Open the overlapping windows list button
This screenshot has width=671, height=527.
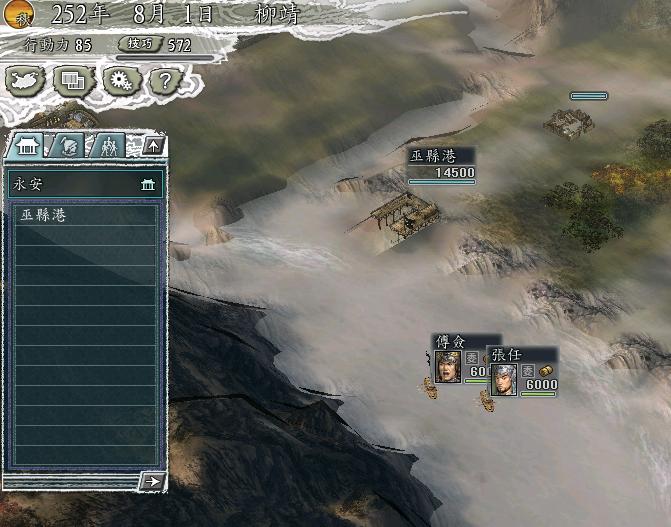[x=73, y=81]
